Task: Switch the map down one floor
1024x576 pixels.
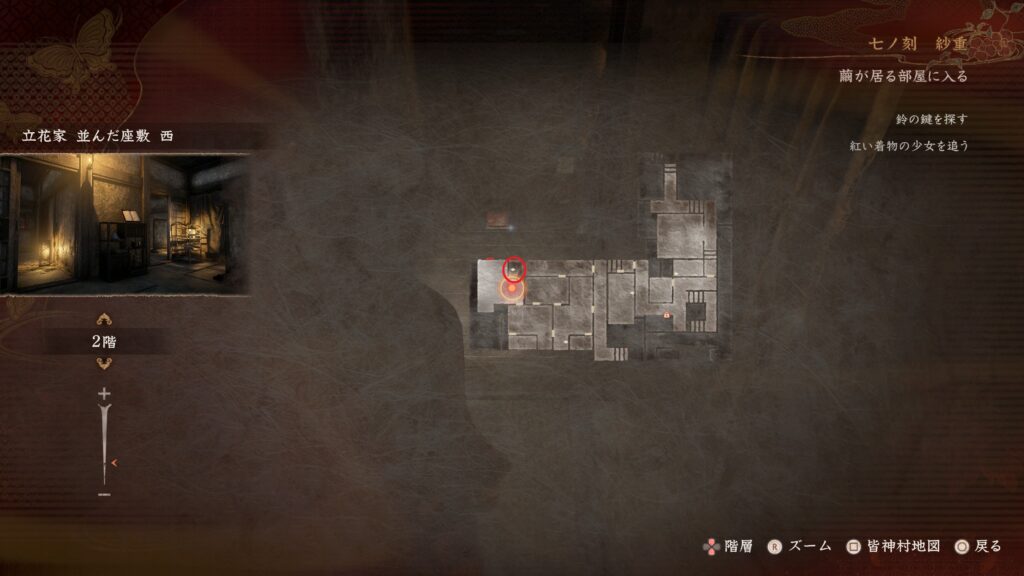Action: pyautogui.click(x=103, y=363)
